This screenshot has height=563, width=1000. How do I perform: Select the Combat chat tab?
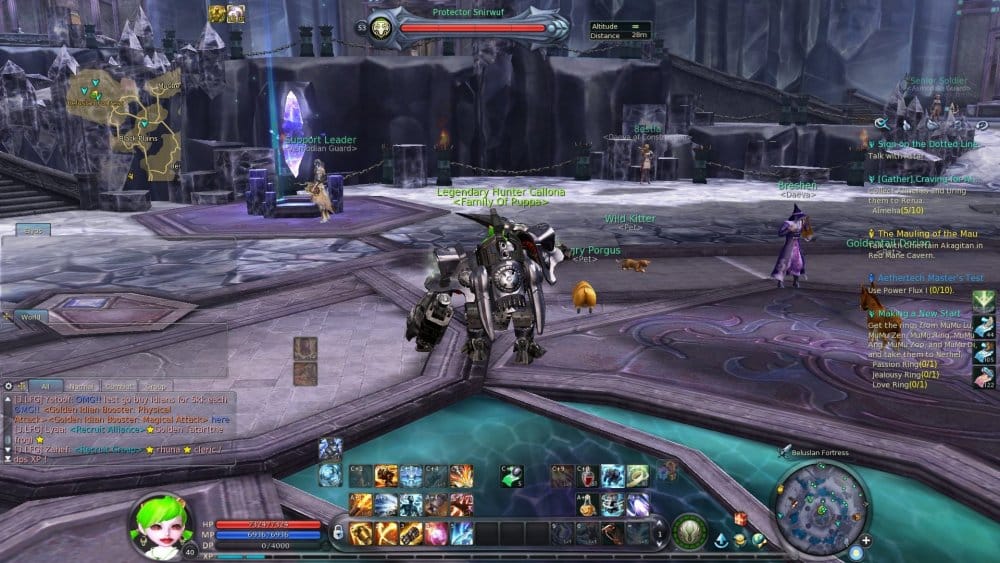(x=119, y=385)
